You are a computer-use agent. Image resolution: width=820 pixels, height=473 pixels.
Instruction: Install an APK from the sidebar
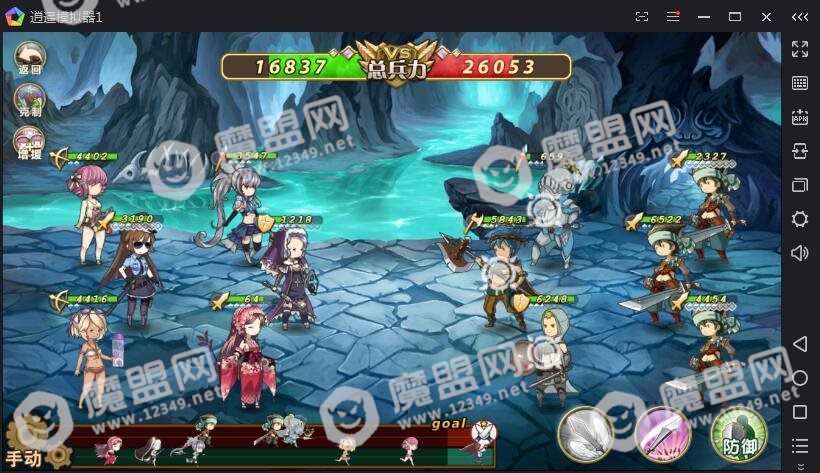coord(800,117)
